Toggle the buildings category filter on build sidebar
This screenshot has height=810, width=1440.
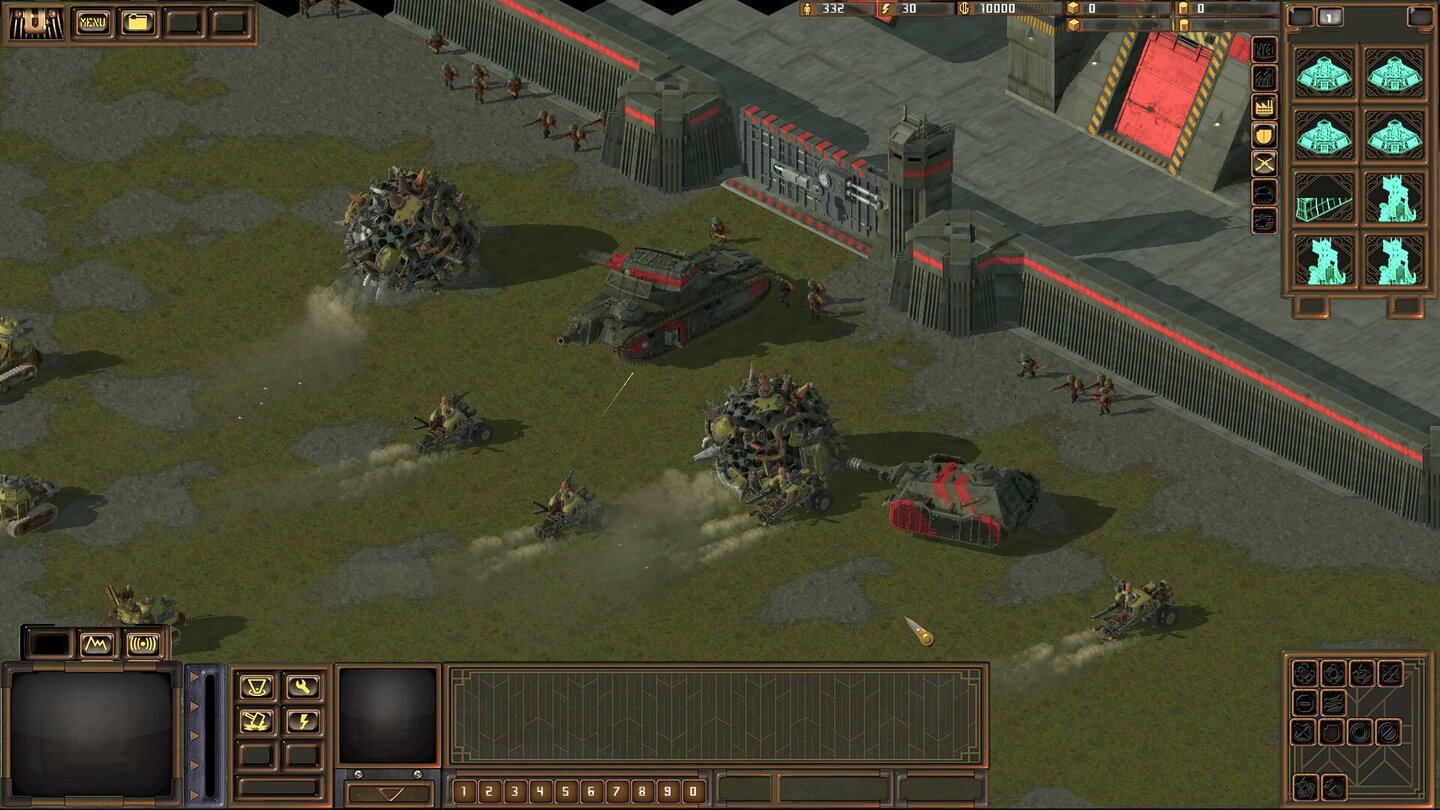[1263, 78]
